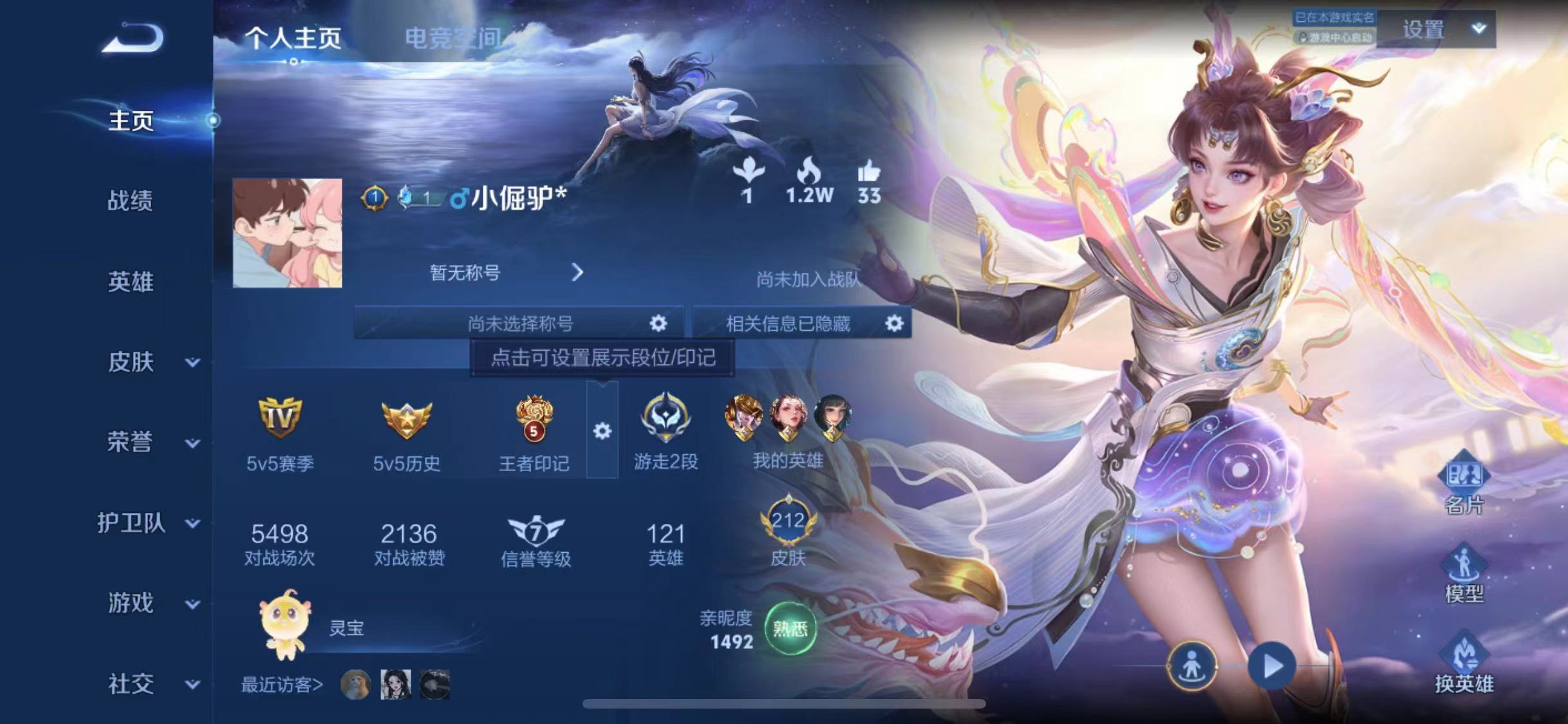This screenshot has height=724, width=1568.
Task: Switch to the 电竞空间 tab
Action: [x=453, y=37]
